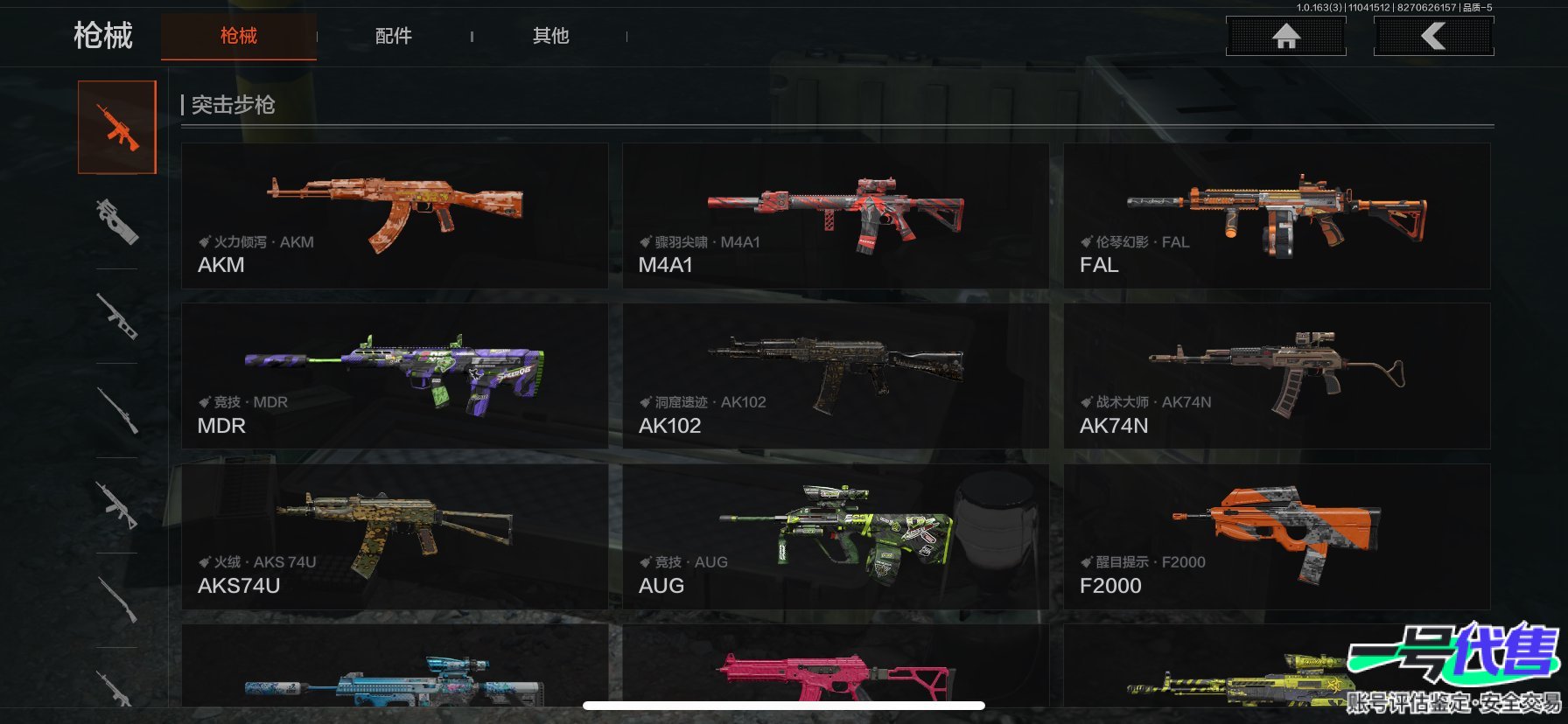Select the 火绒 AKS74U skin card

(395, 536)
